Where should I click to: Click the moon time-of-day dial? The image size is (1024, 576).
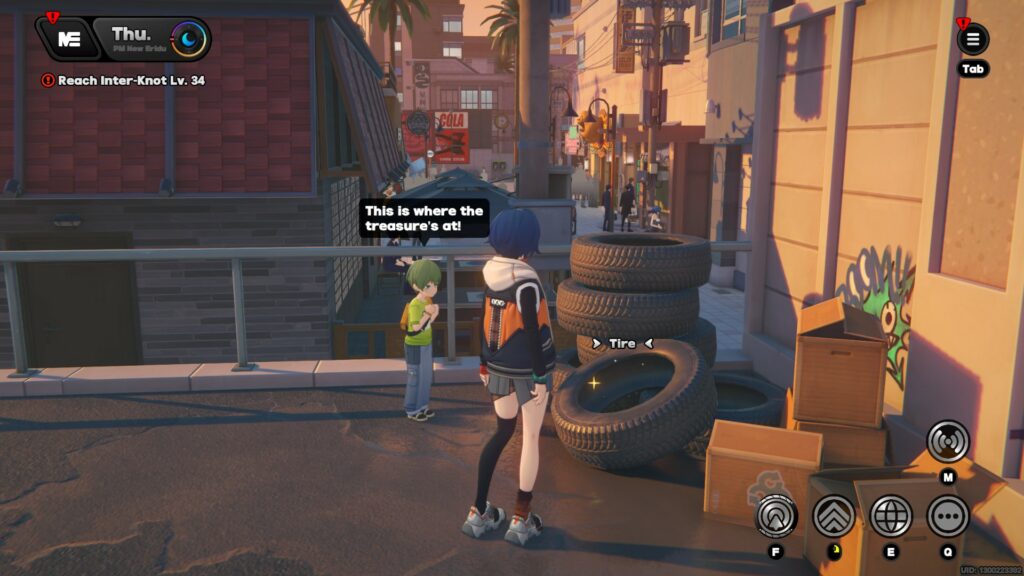pyautogui.click(x=188, y=40)
